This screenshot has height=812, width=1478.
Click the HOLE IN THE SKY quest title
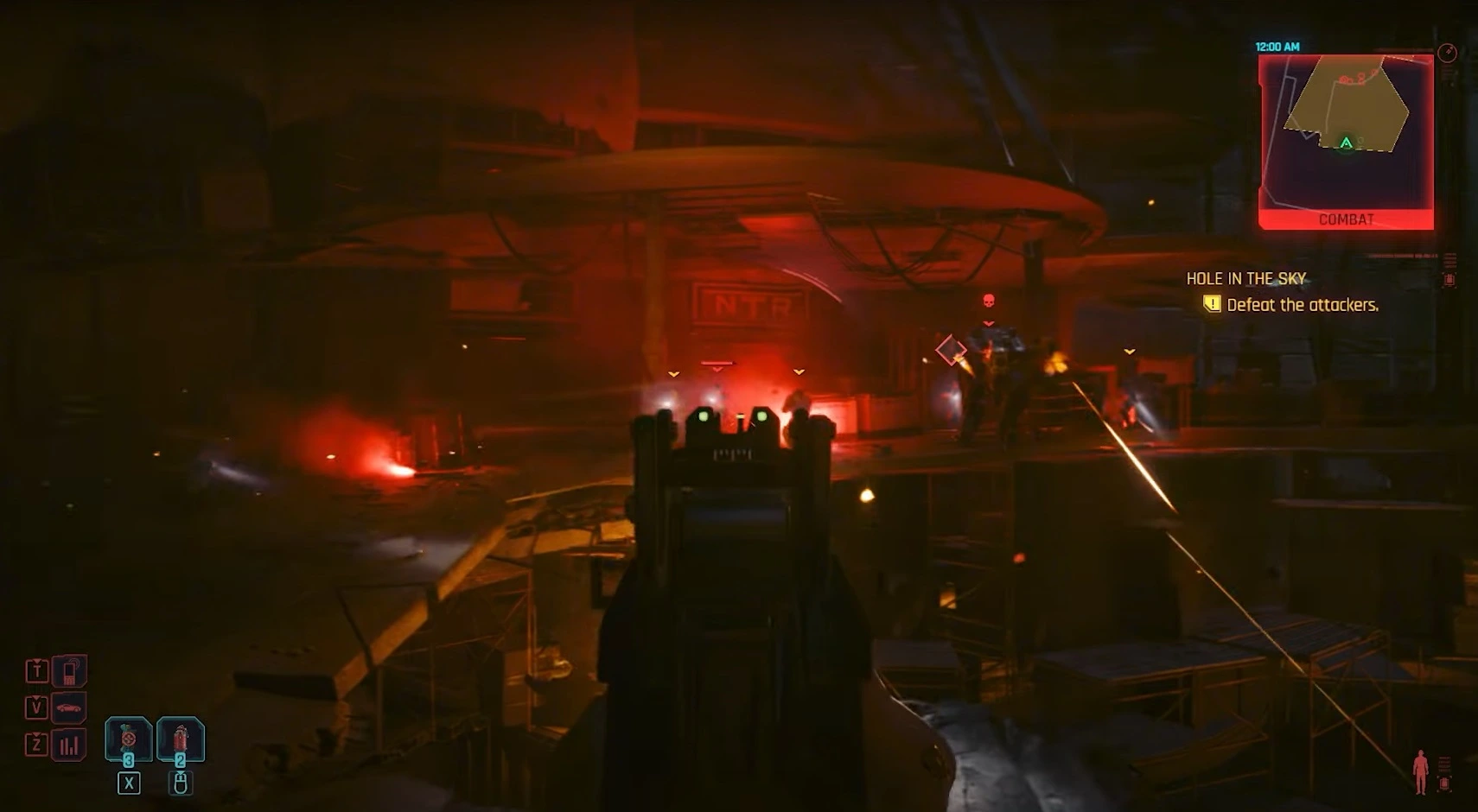[x=1246, y=278]
